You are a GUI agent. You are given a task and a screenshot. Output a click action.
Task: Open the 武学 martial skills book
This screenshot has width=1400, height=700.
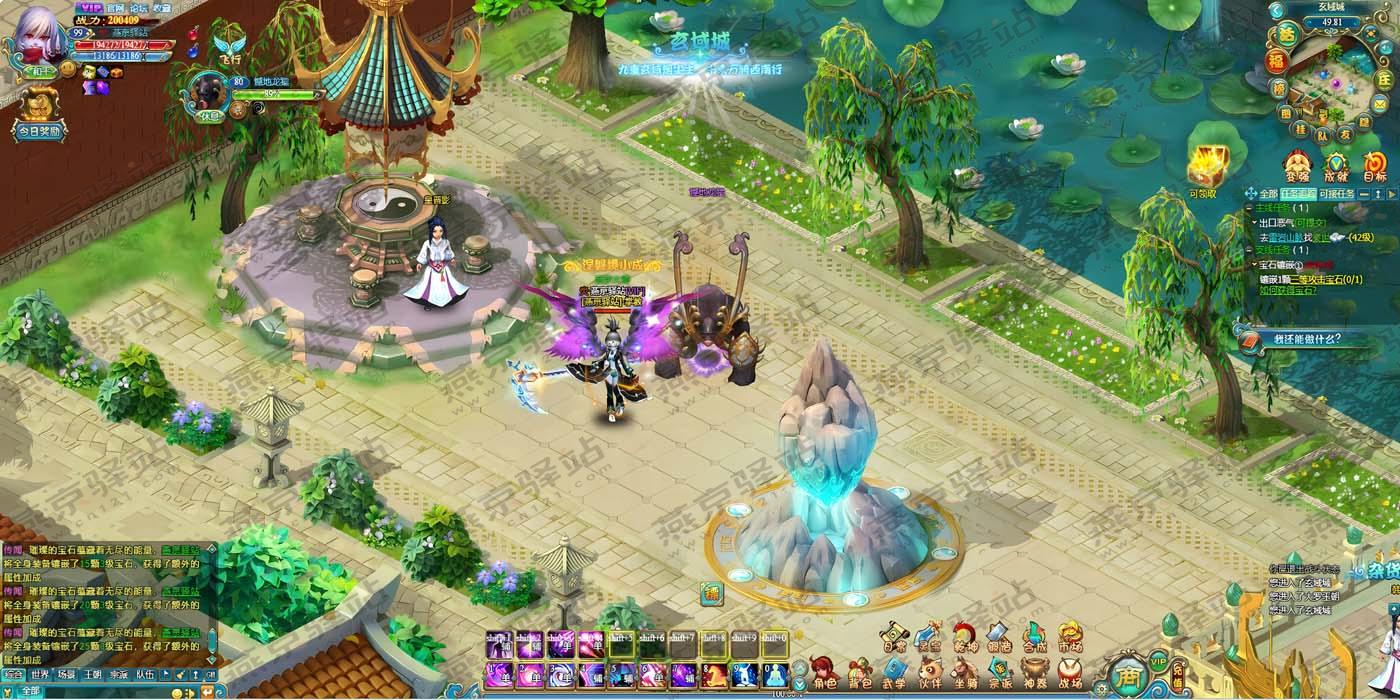click(894, 673)
